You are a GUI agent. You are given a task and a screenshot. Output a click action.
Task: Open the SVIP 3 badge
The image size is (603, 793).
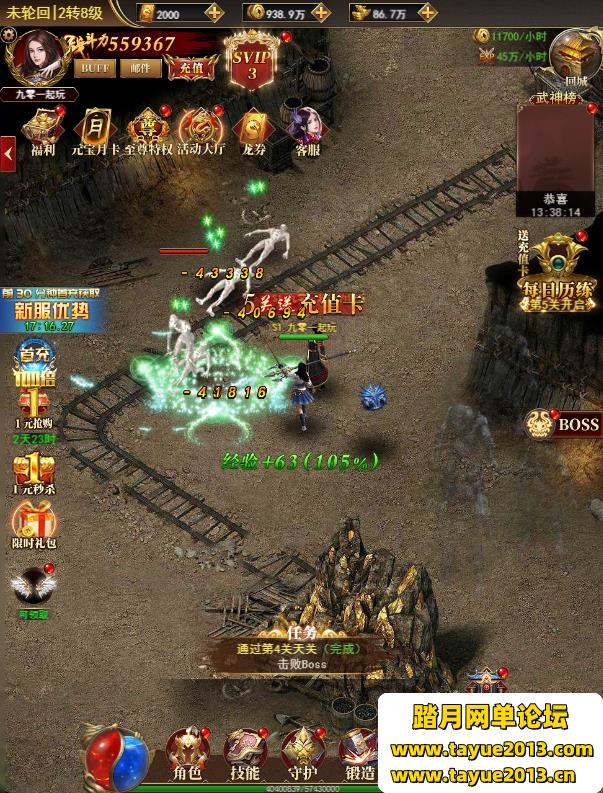pos(252,60)
